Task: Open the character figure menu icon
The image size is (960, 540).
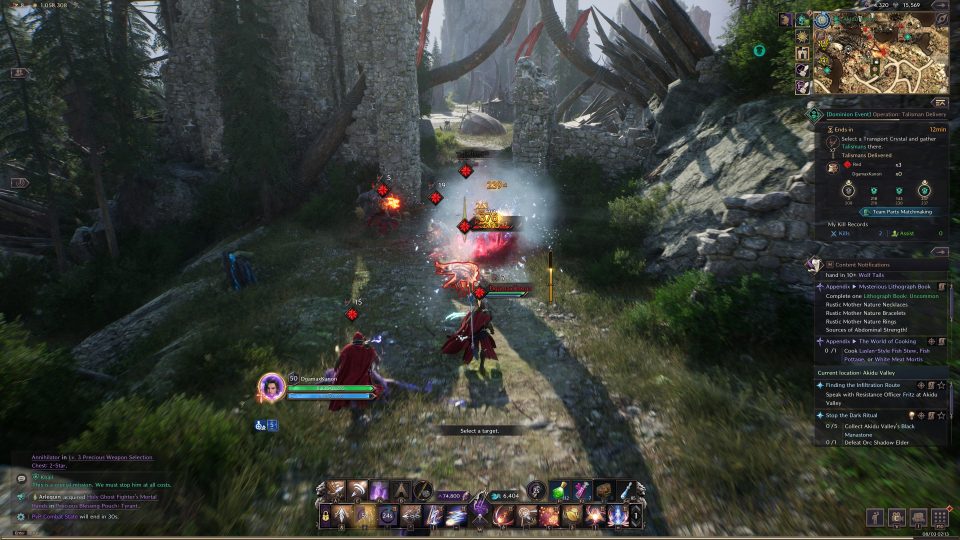Action: point(876,517)
